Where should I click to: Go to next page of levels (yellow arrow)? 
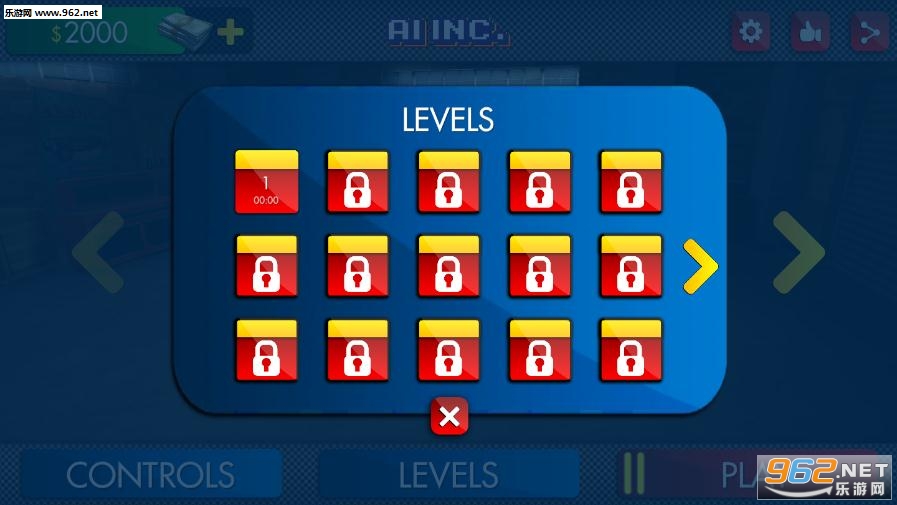[x=700, y=266]
